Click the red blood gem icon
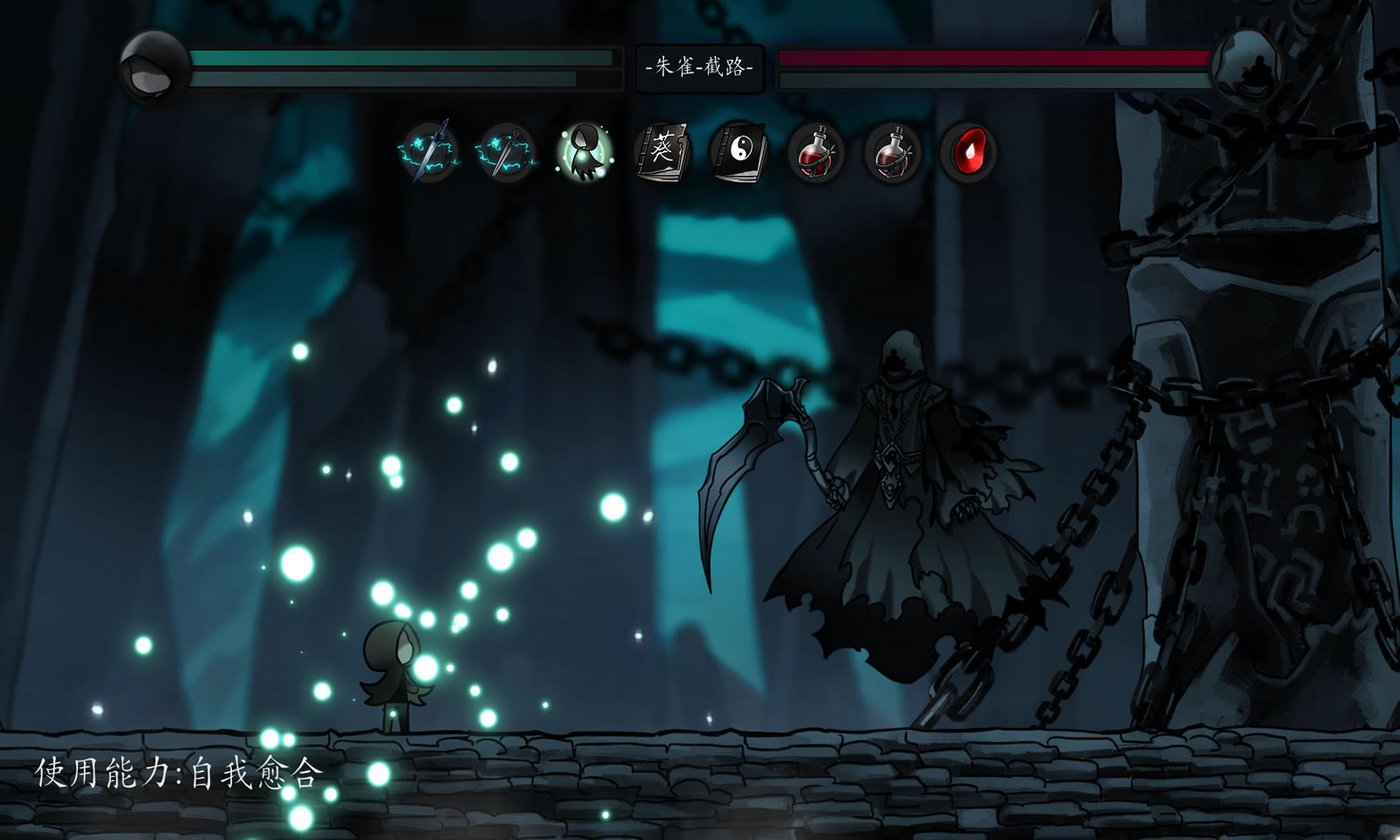This screenshot has width=1400, height=840. pos(969,152)
